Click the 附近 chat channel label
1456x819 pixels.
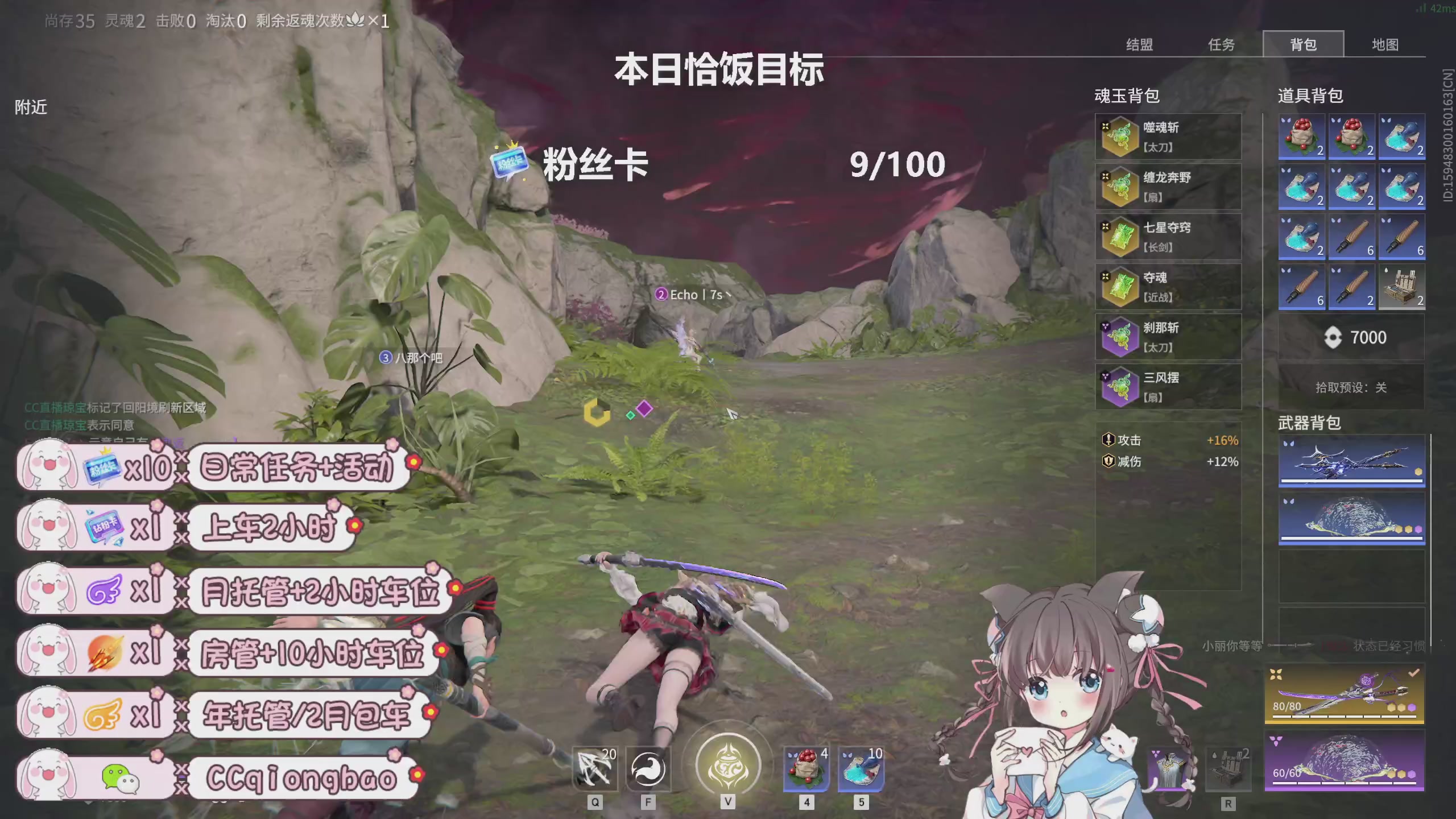coord(31,107)
